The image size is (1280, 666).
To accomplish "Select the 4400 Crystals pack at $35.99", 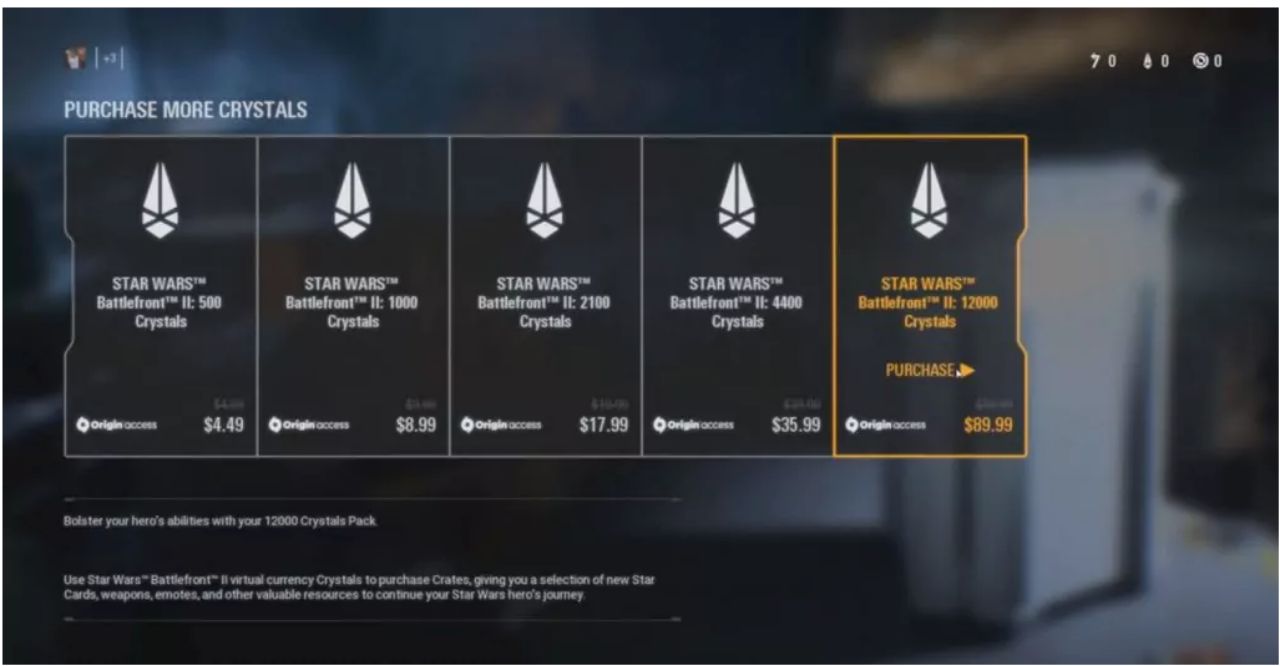I will 737,296.
